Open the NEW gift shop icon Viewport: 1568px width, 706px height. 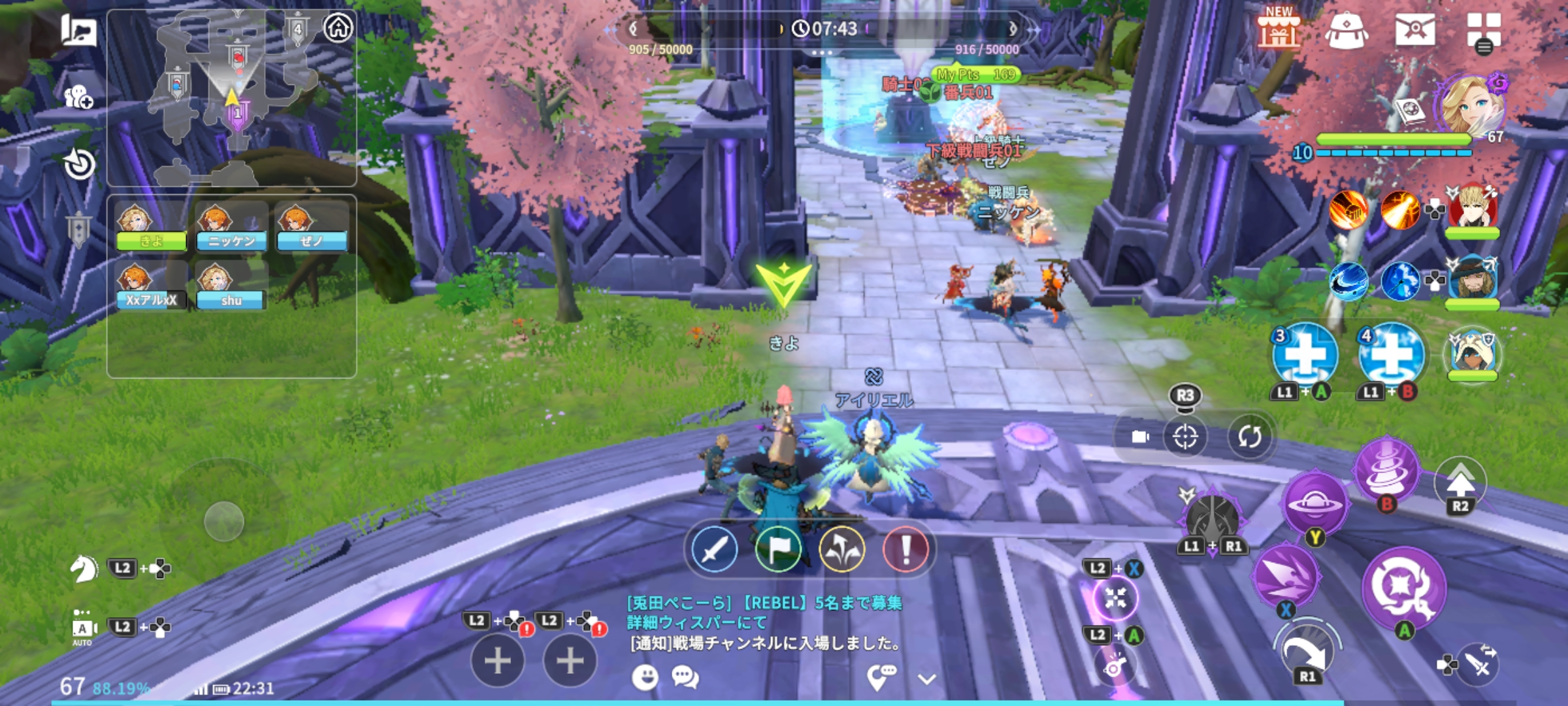tap(1279, 29)
